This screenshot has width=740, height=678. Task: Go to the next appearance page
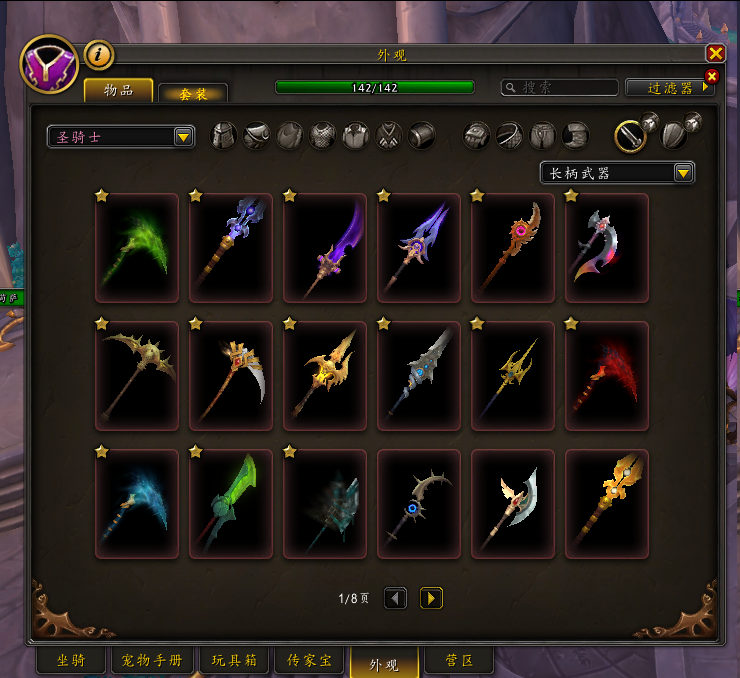(431, 598)
